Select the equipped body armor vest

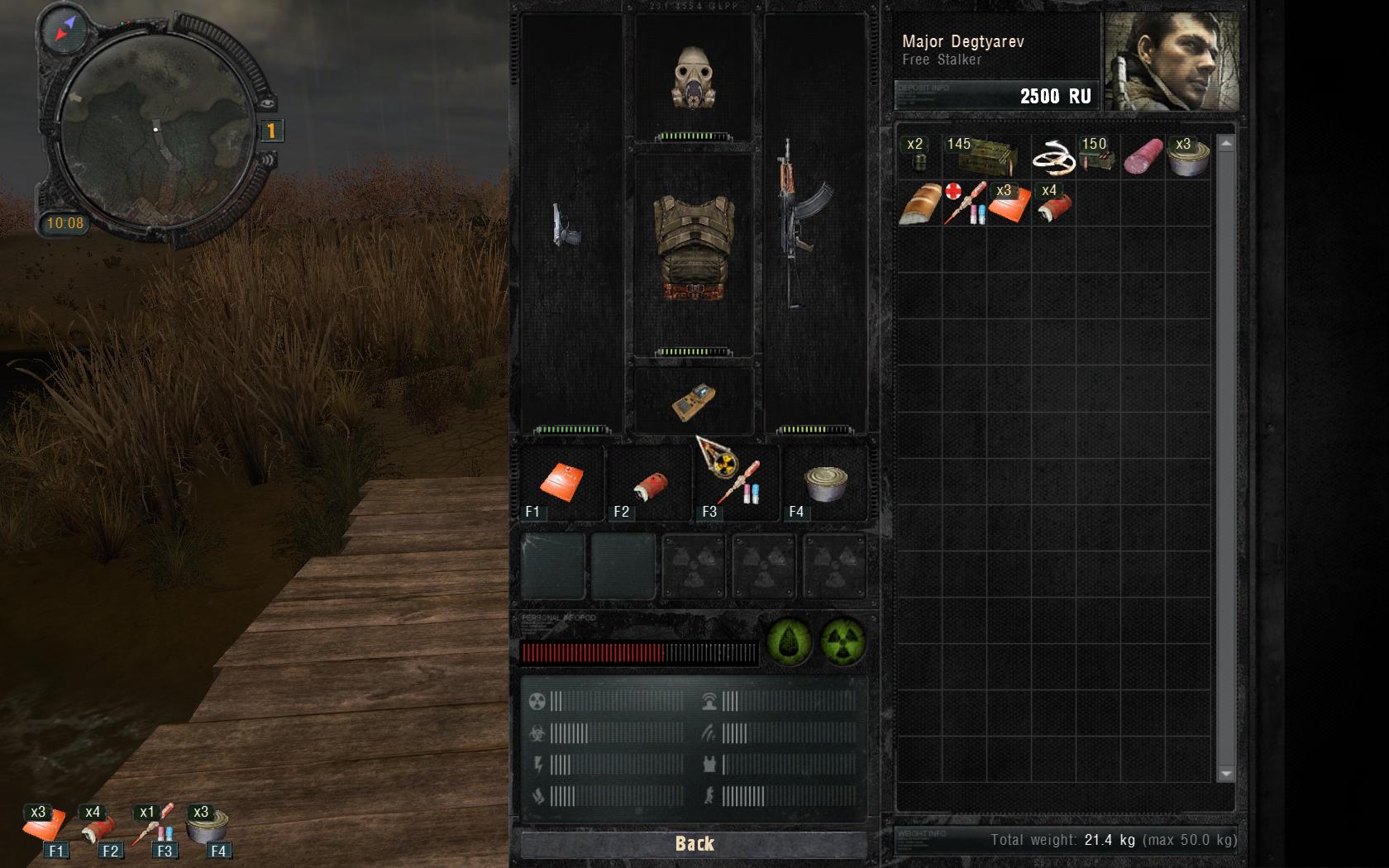tap(693, 247)
